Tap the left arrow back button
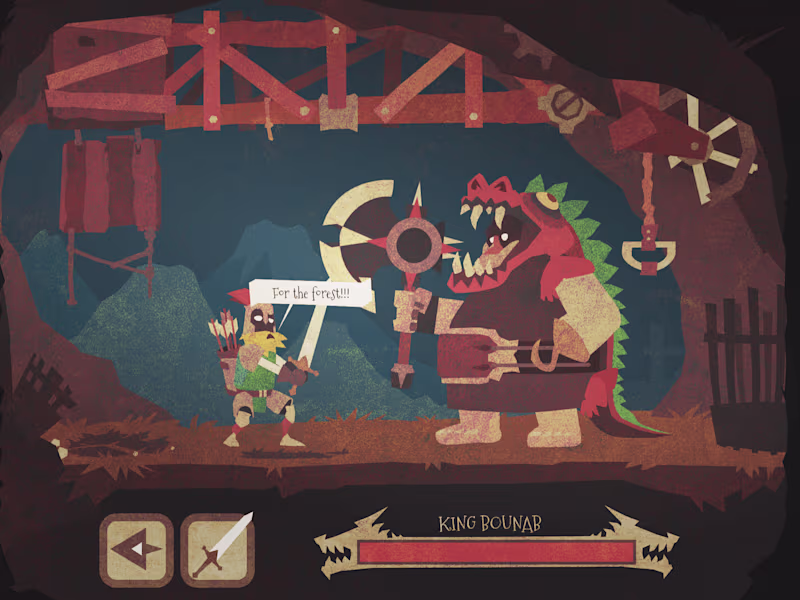Viewport: 800px width, 600px height. coord(136,549)
